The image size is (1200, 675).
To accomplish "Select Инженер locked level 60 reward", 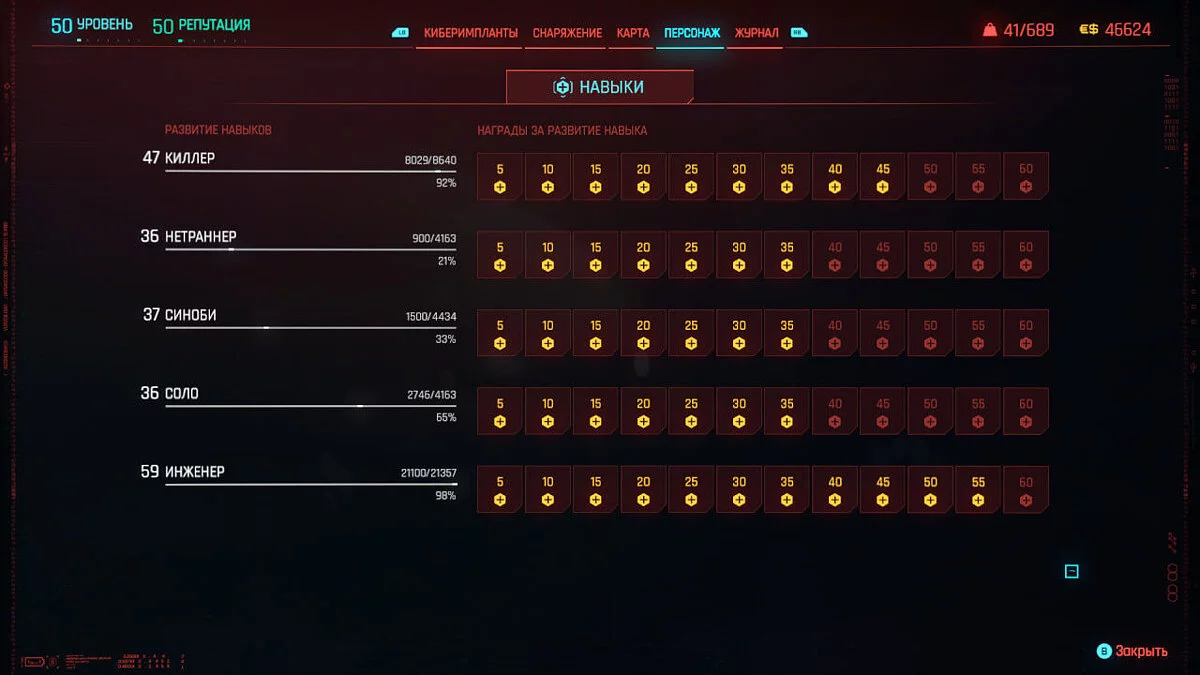I will pos(1026,490).
